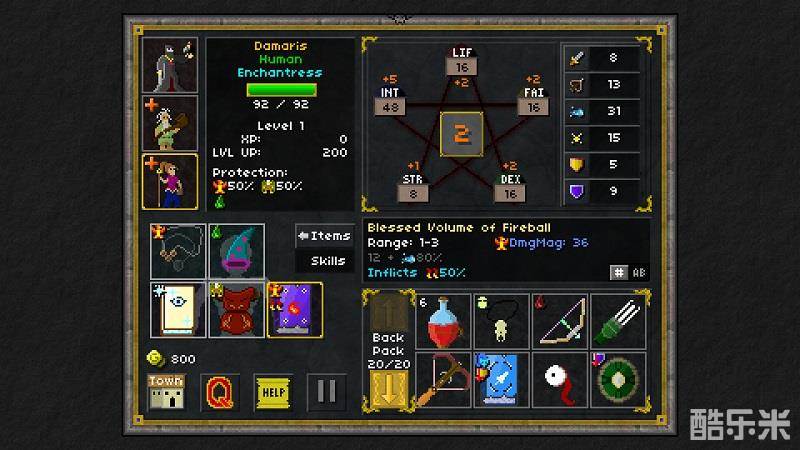Select the Damaris enchantress portrait
800x450 pixels.
pyautogui.click(x=170, y=181)
